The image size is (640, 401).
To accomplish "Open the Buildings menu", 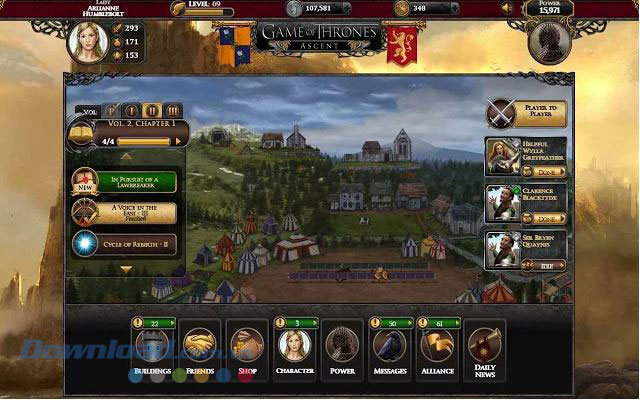I will pyautogui.click(x=153, y=345).
